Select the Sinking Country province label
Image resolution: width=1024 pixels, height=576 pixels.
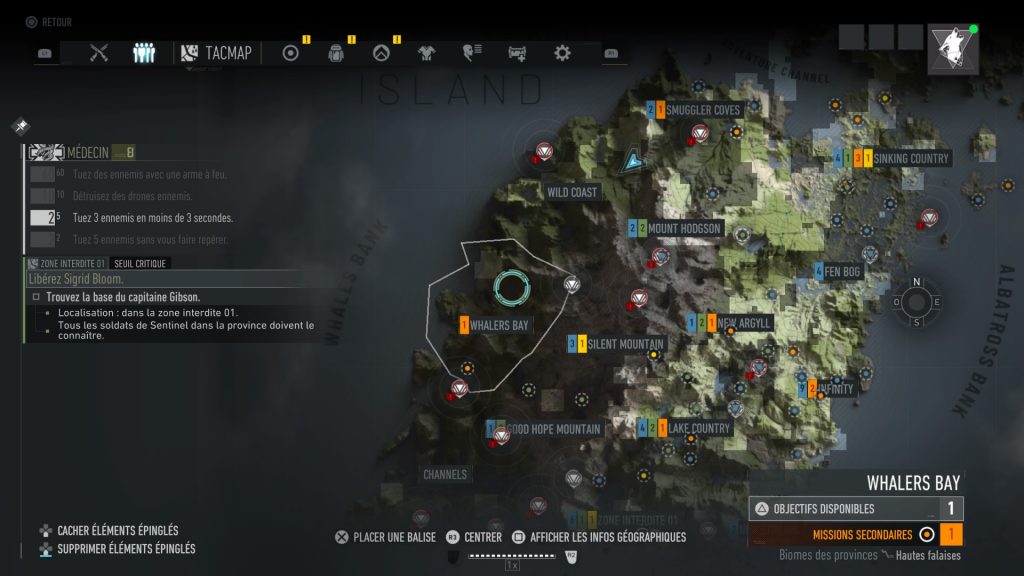click(x=910, y=159)
